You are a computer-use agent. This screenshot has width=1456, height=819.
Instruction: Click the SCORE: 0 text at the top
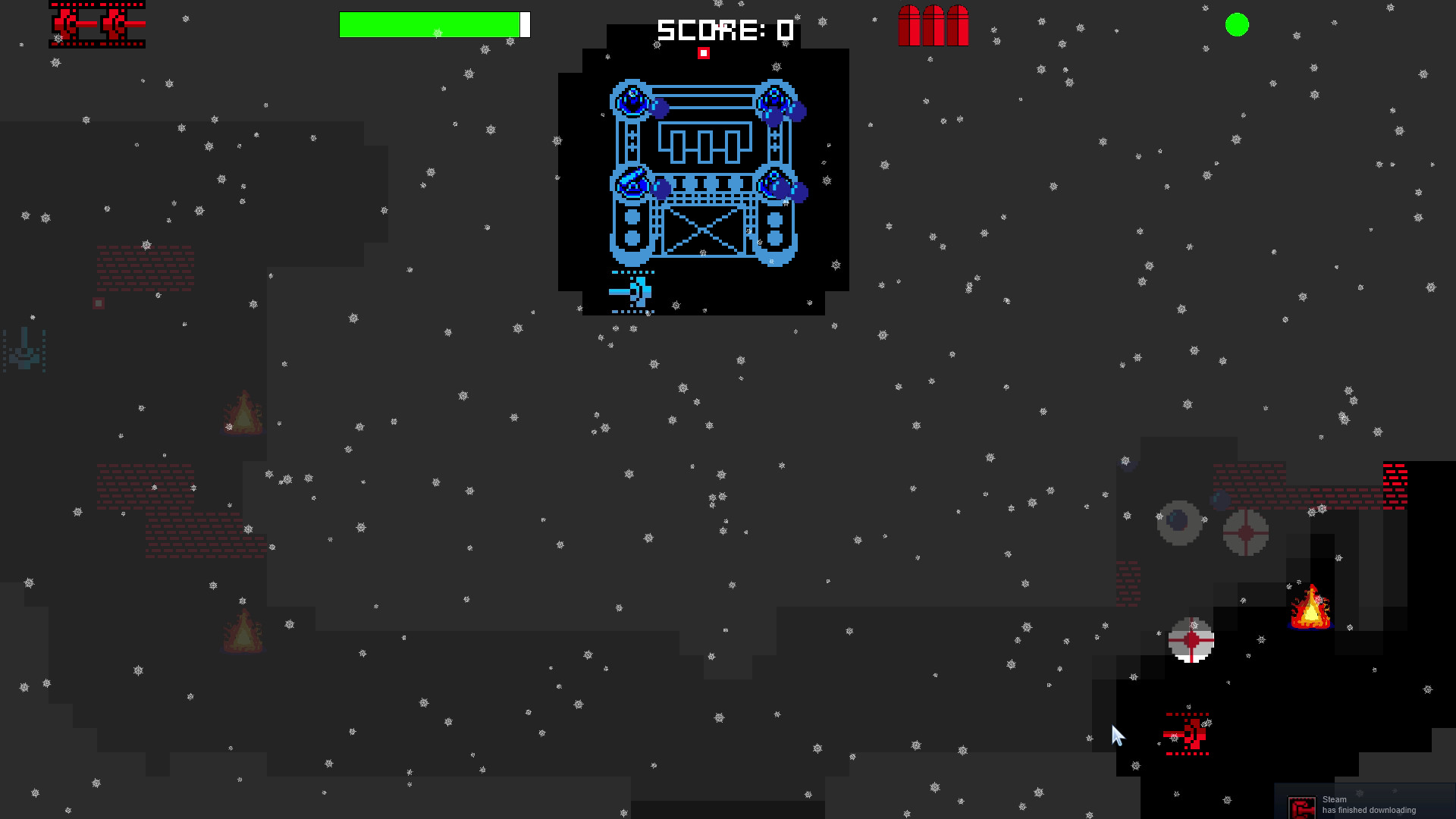point(723,30)
